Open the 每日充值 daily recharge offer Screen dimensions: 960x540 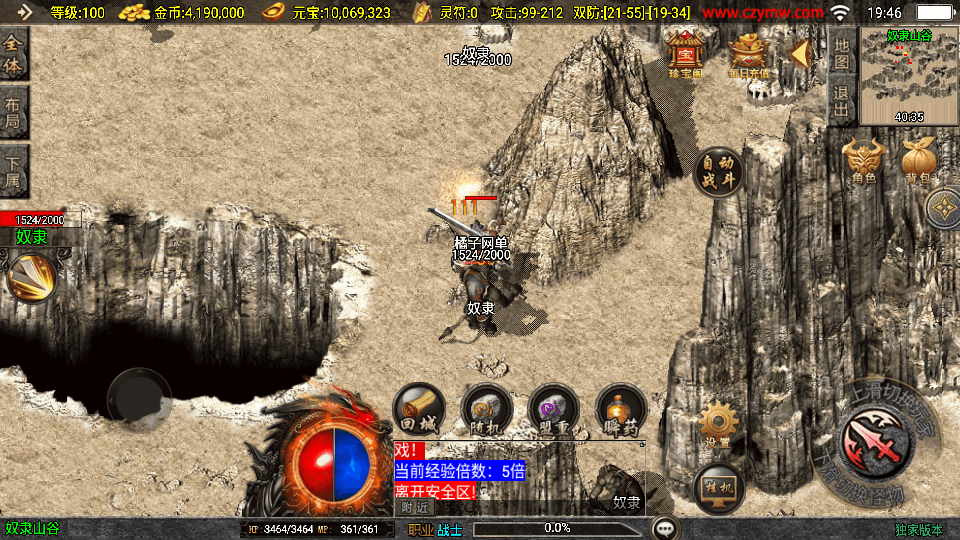pyautogui.click(x=749, y=55)
